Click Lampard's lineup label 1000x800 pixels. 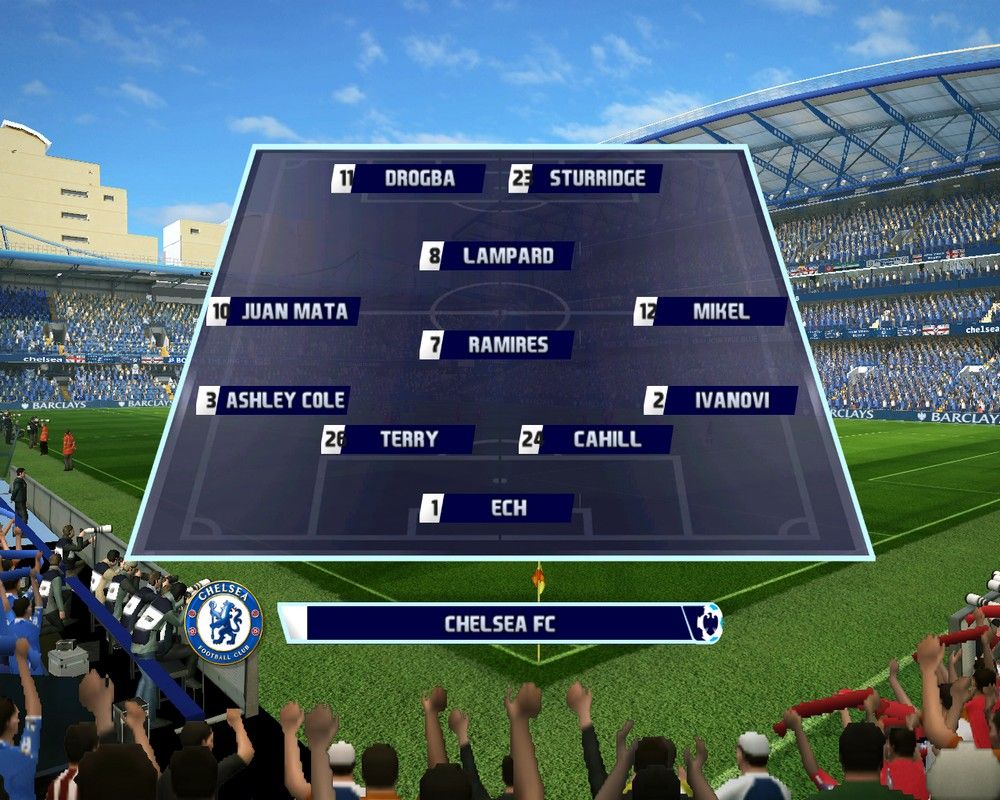pyautogui.click(x=497, y=256)
